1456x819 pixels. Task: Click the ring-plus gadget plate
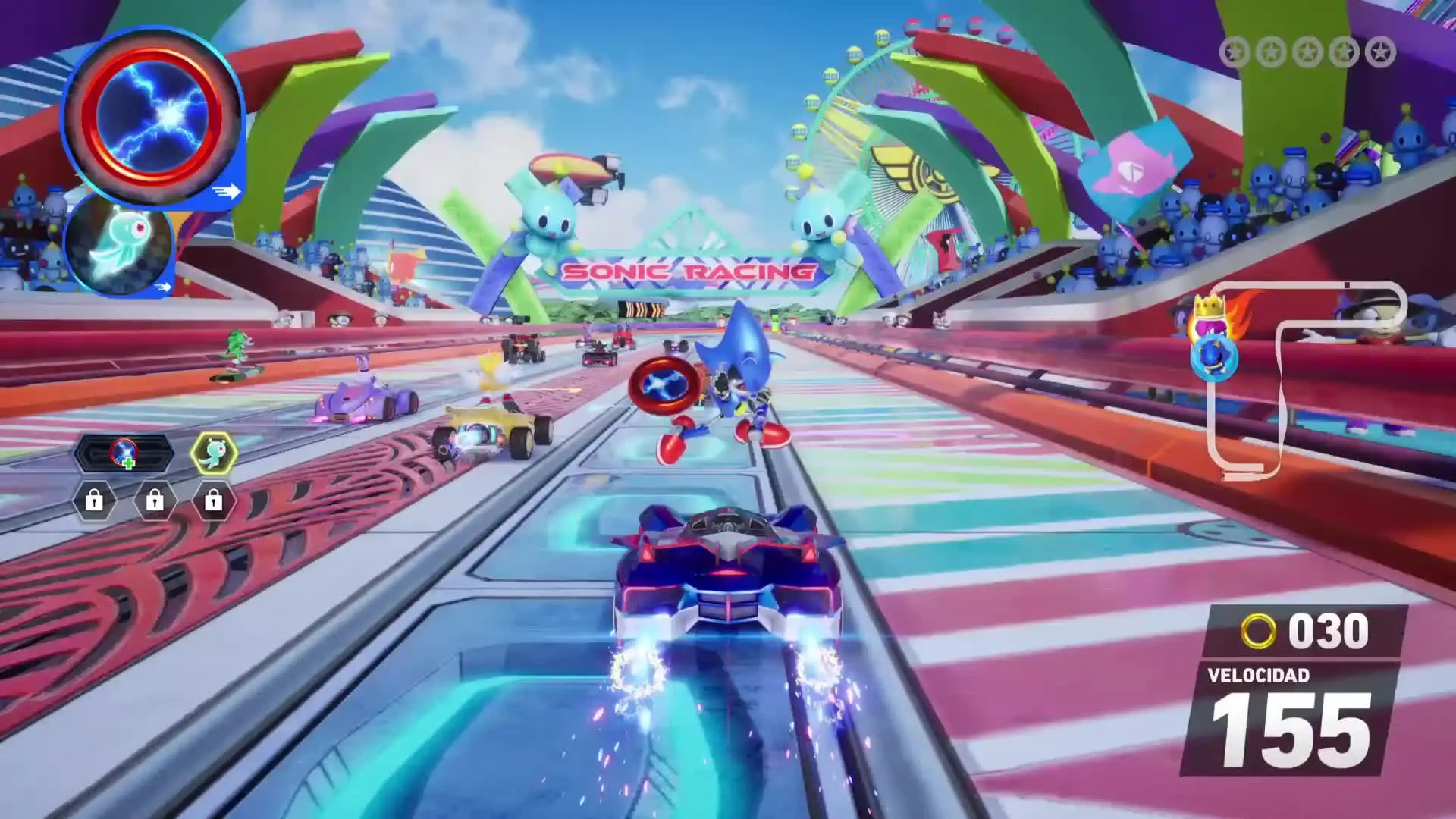coord(124,453)
